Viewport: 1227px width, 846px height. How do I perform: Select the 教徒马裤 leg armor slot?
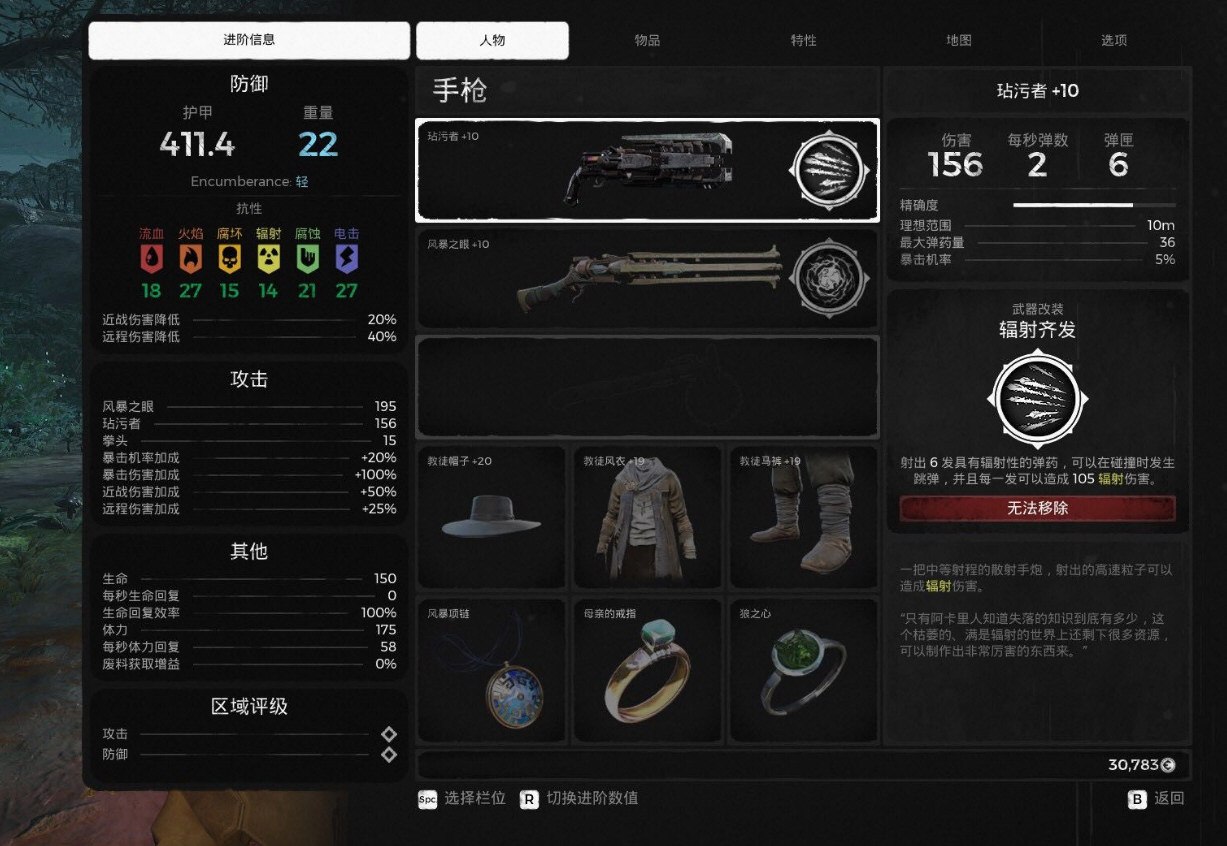pyautogui.click(x=803, y=517)
